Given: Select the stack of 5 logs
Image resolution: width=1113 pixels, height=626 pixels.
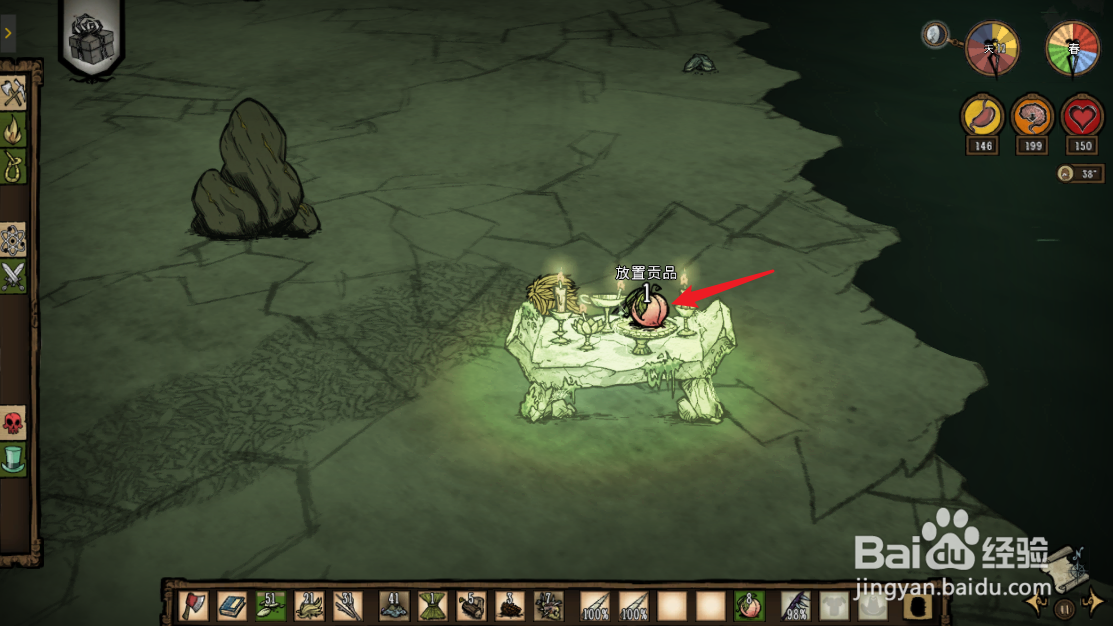Looking at the screenshot, I should click(x=470, y=605).
